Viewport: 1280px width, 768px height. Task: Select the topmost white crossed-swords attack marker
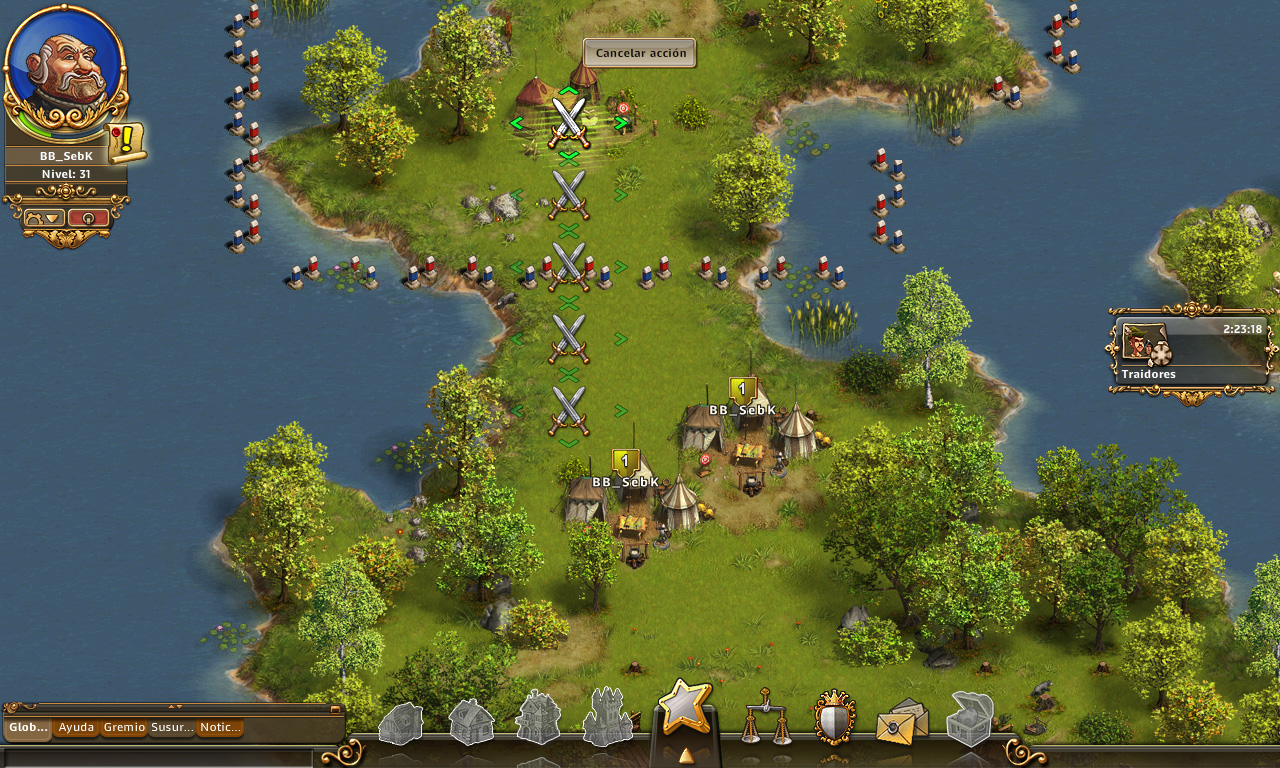coord(569,121)
